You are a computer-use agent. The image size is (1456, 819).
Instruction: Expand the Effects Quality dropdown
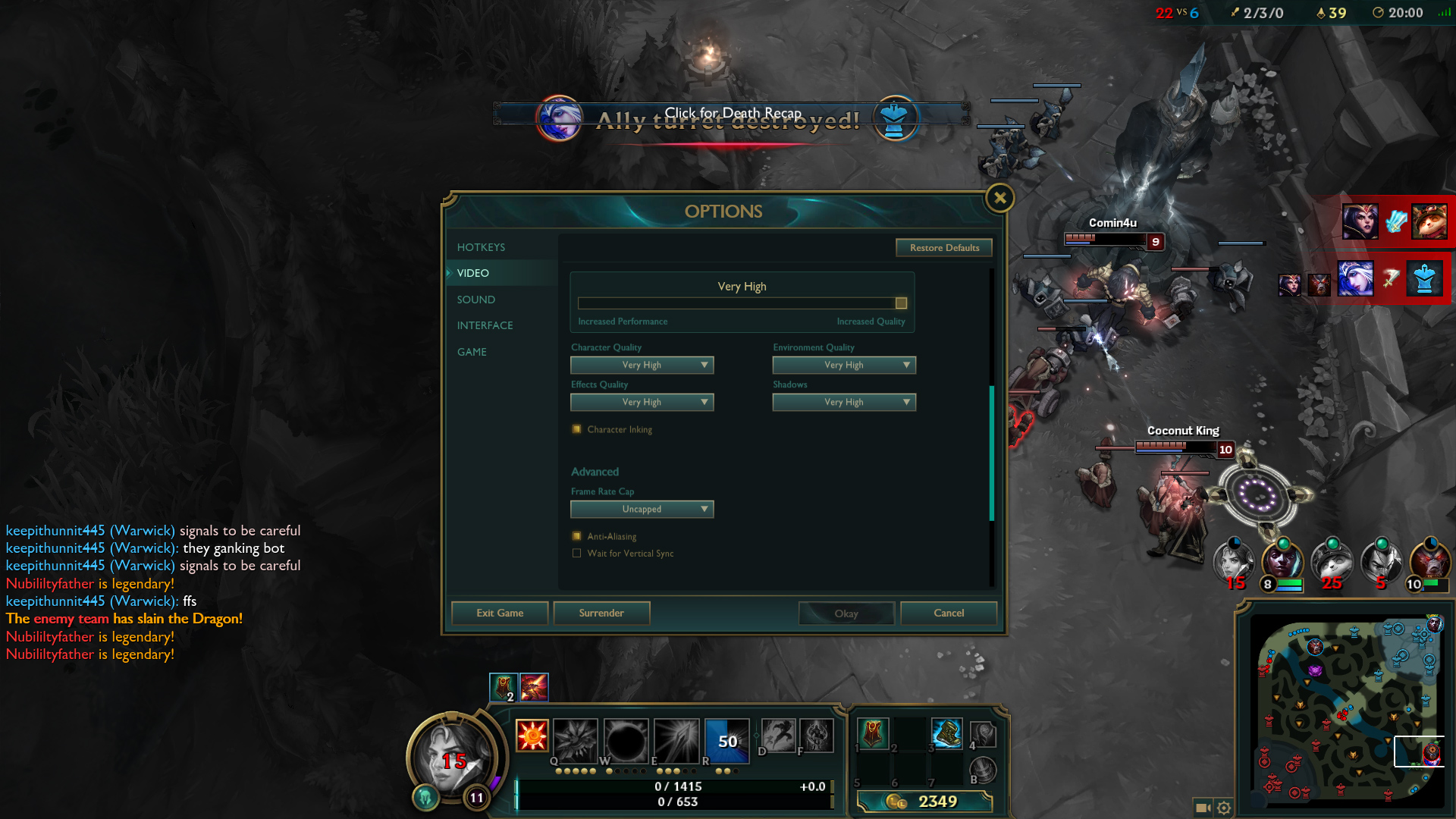click(x=642, y=402)
